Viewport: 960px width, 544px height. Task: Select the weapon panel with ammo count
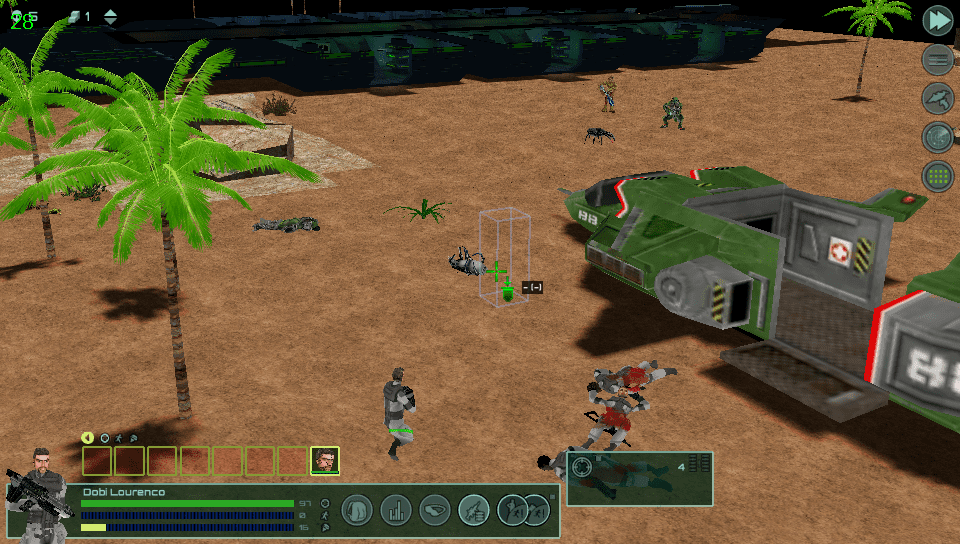(639, 477)
